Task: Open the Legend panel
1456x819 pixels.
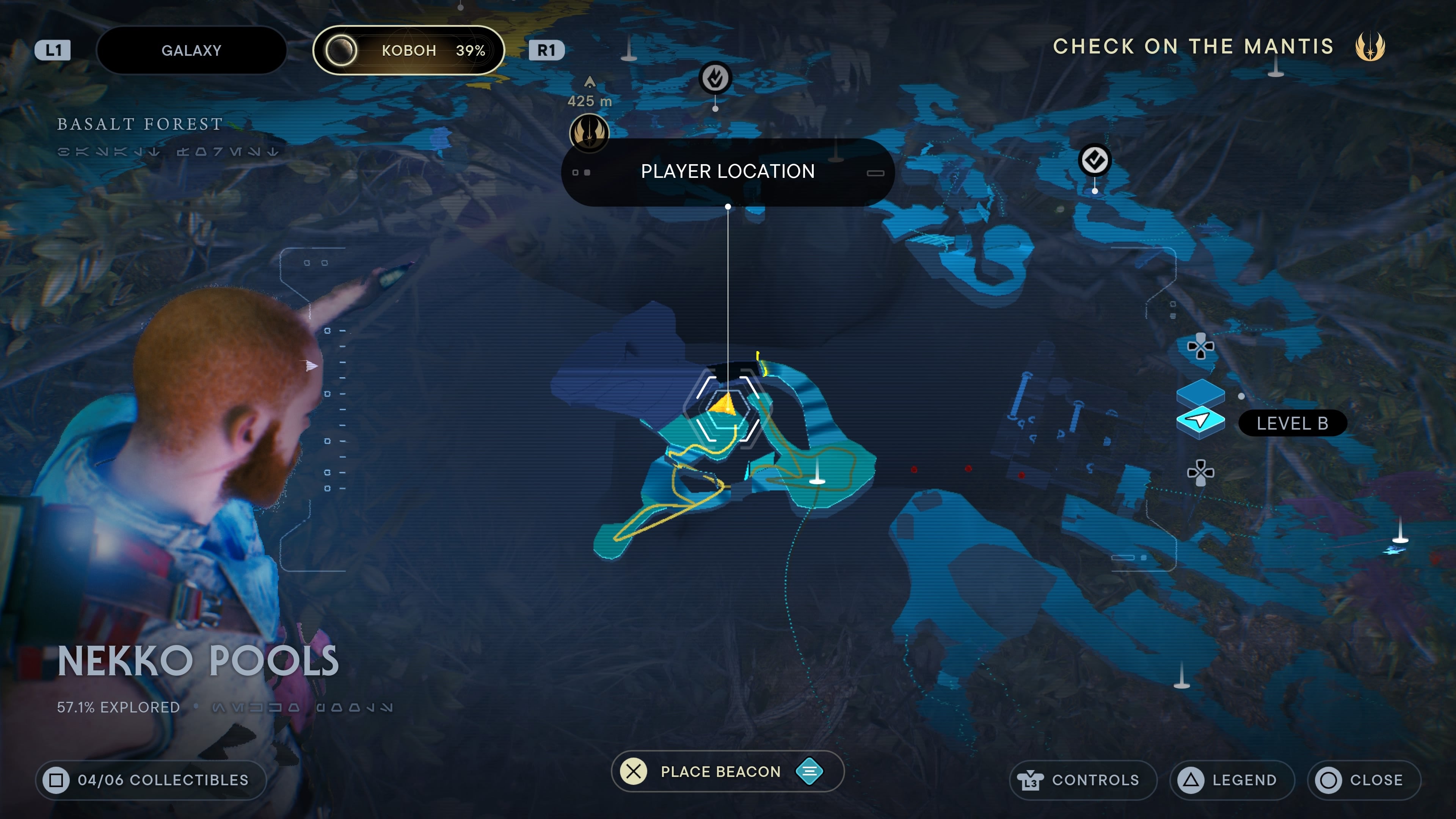Action: 1232,780
